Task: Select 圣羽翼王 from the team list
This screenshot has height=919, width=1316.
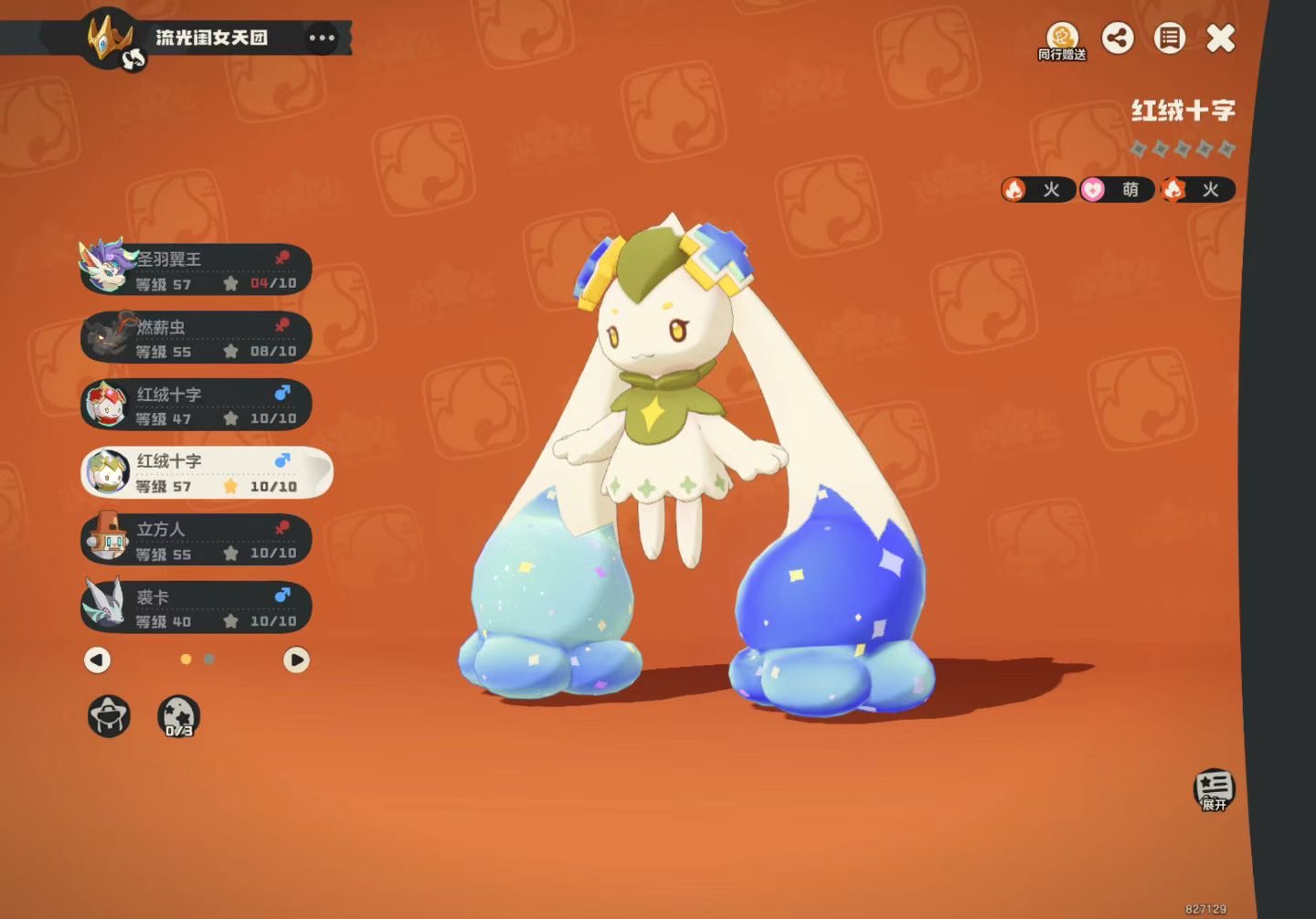Action: pos(196,270)
